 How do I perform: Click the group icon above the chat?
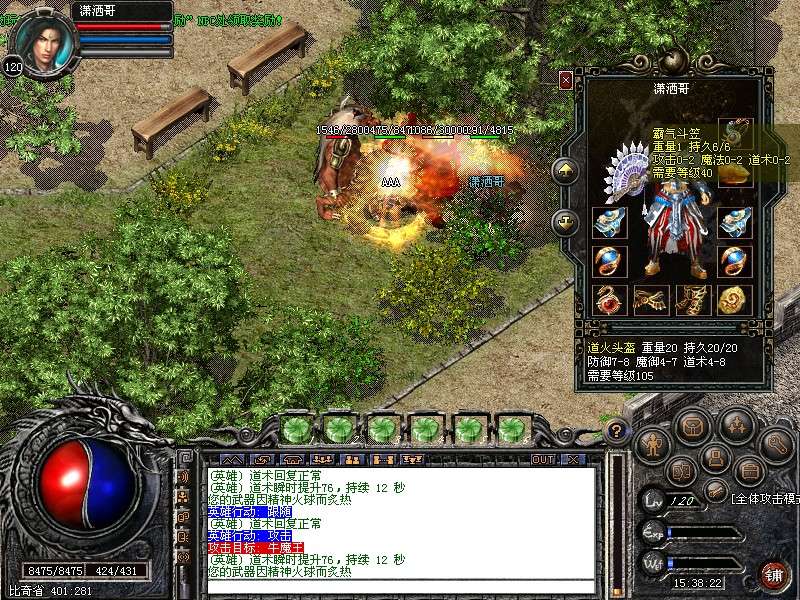351,459
